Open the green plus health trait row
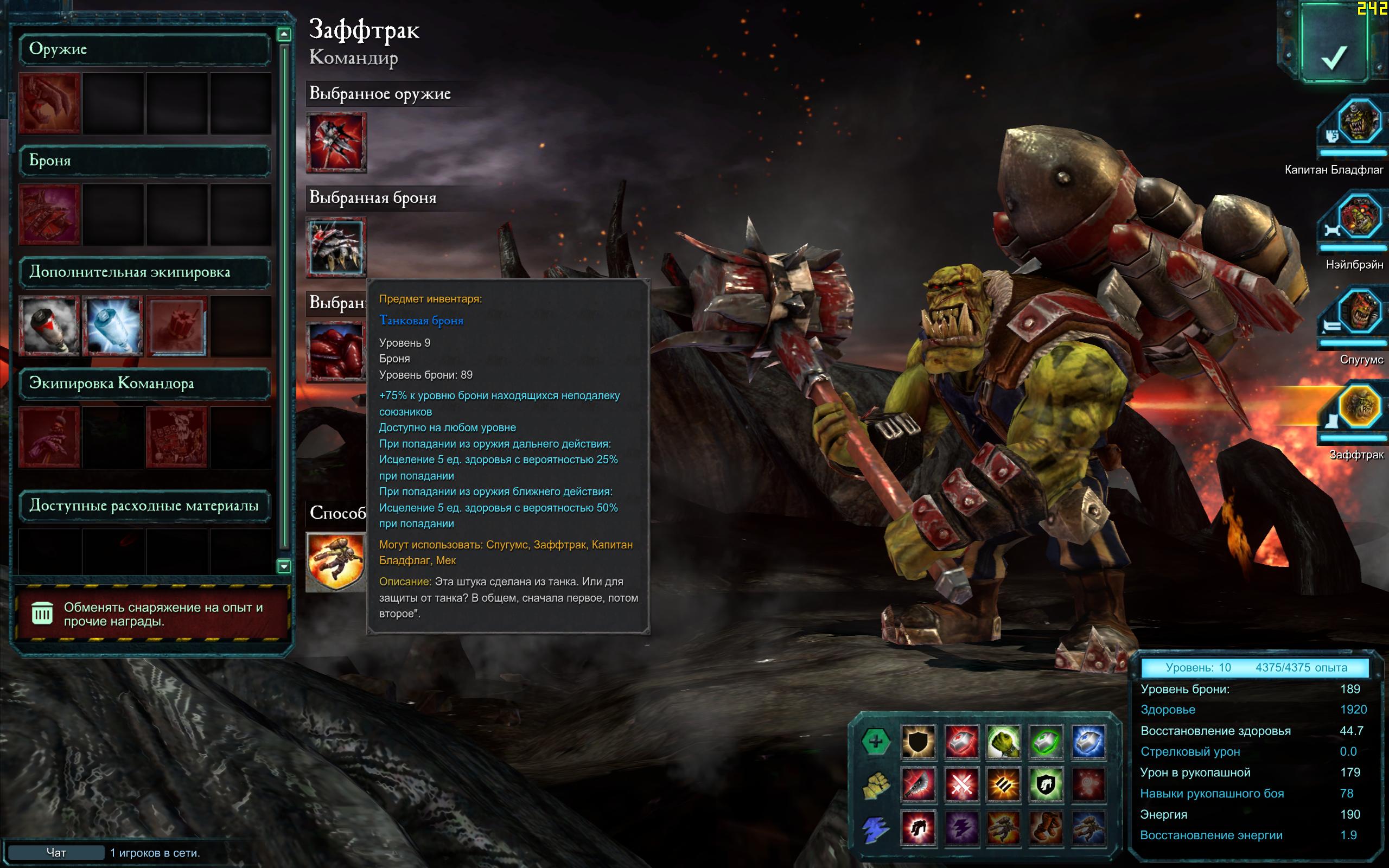This screenshot has width=1389, height=868. [x=875, y=741]
